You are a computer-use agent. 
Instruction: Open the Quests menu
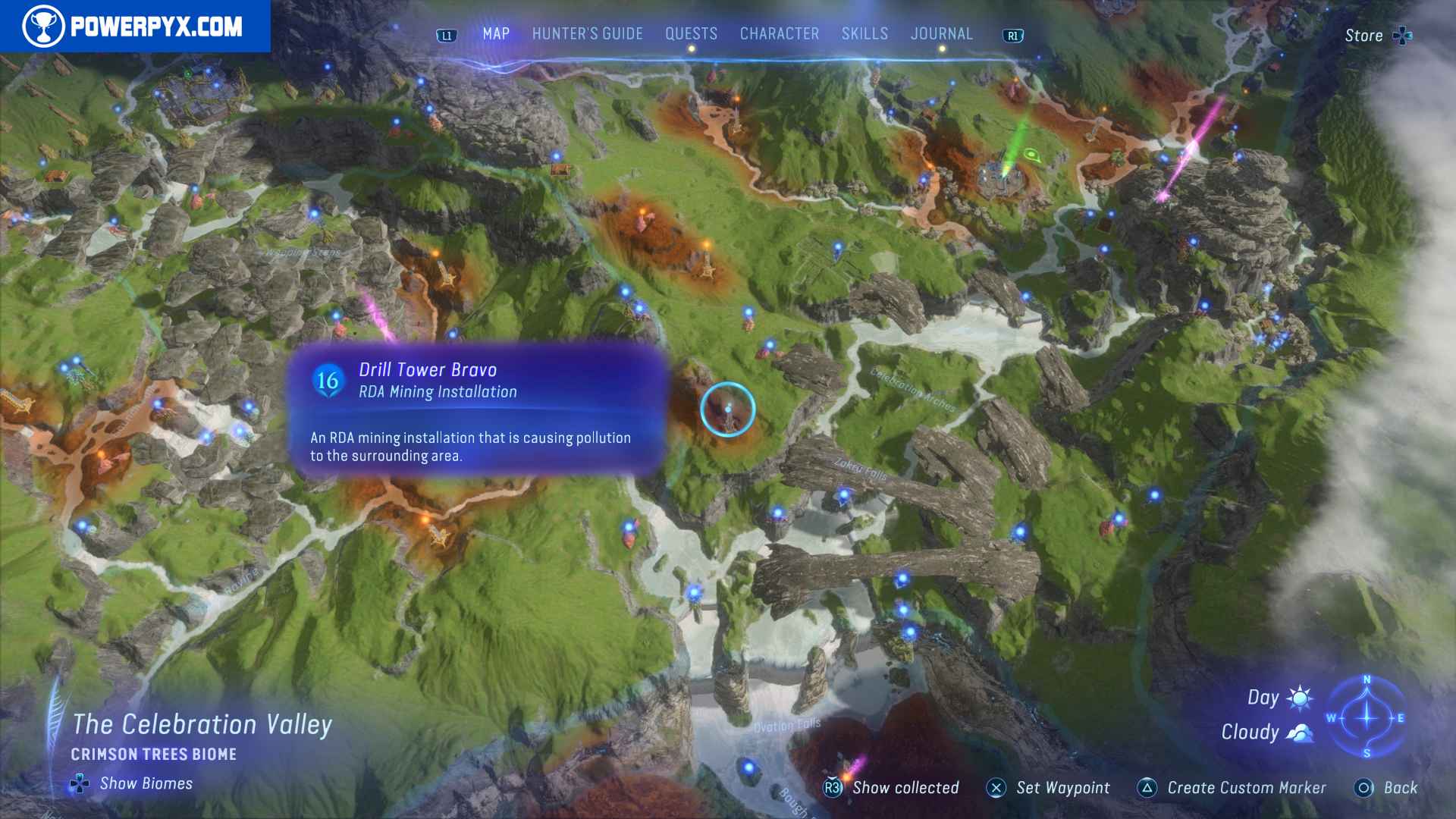(691, 33)
